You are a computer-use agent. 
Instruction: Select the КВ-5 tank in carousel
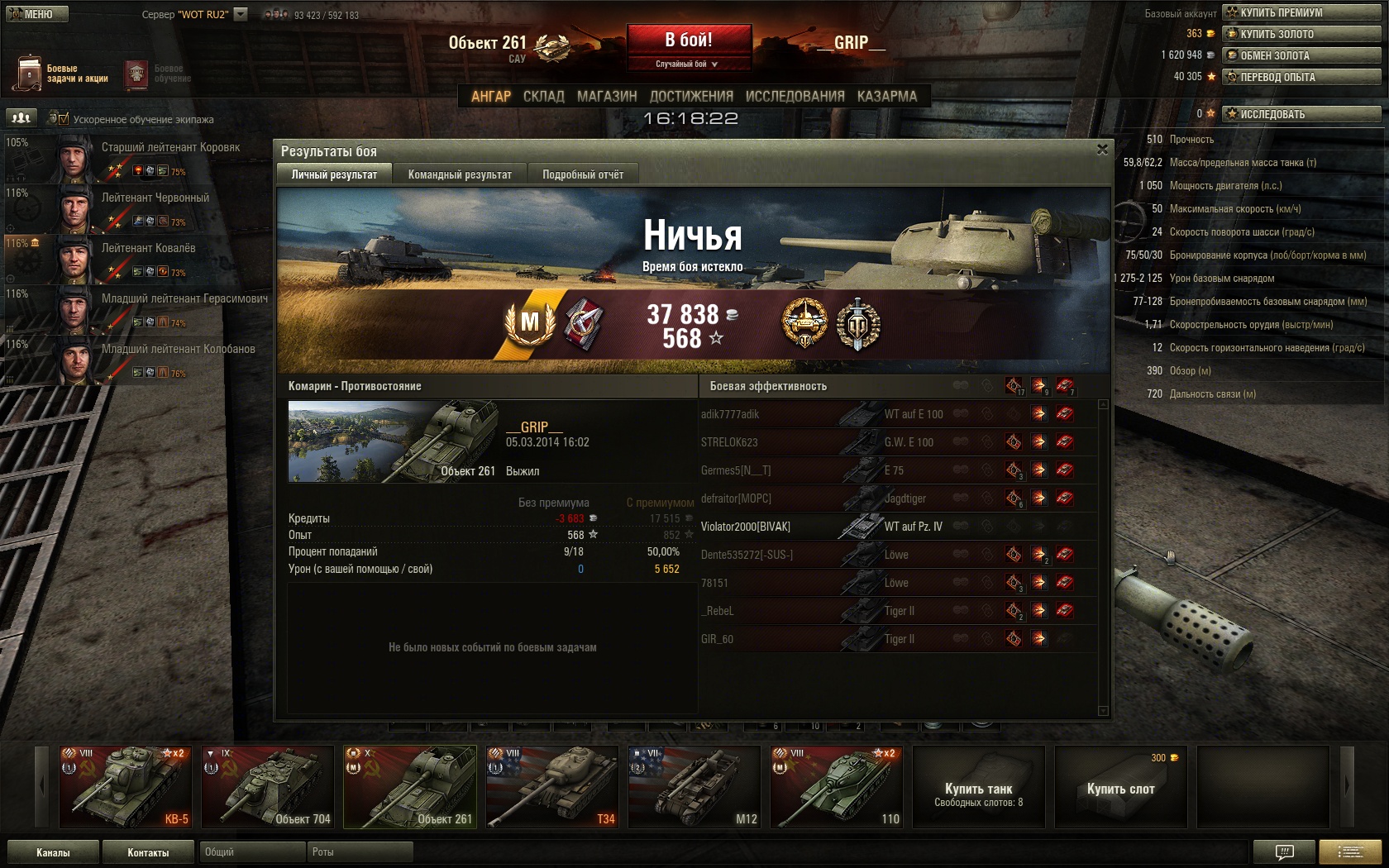(x=124, y=786)
